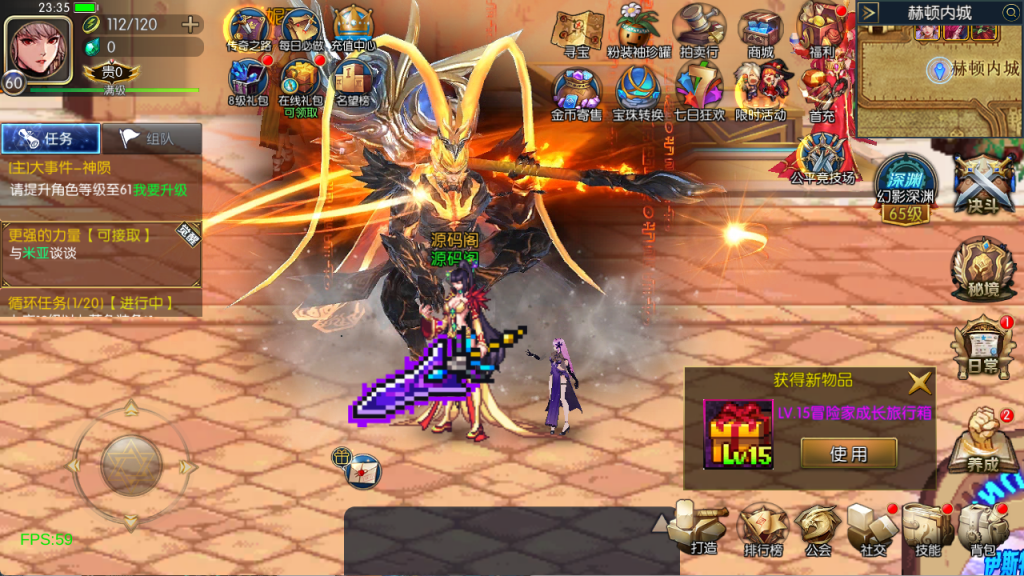Image resolution: width=1024 pixels, height=576 pixels.
Task: Open the 公会 guild menu
Action: point(818,527)
